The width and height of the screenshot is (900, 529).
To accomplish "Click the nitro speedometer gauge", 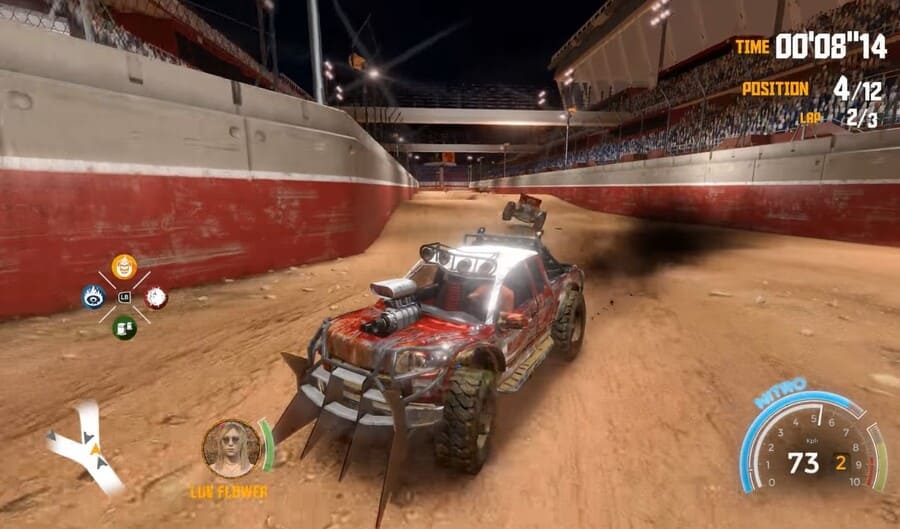I will click(812, 445).
